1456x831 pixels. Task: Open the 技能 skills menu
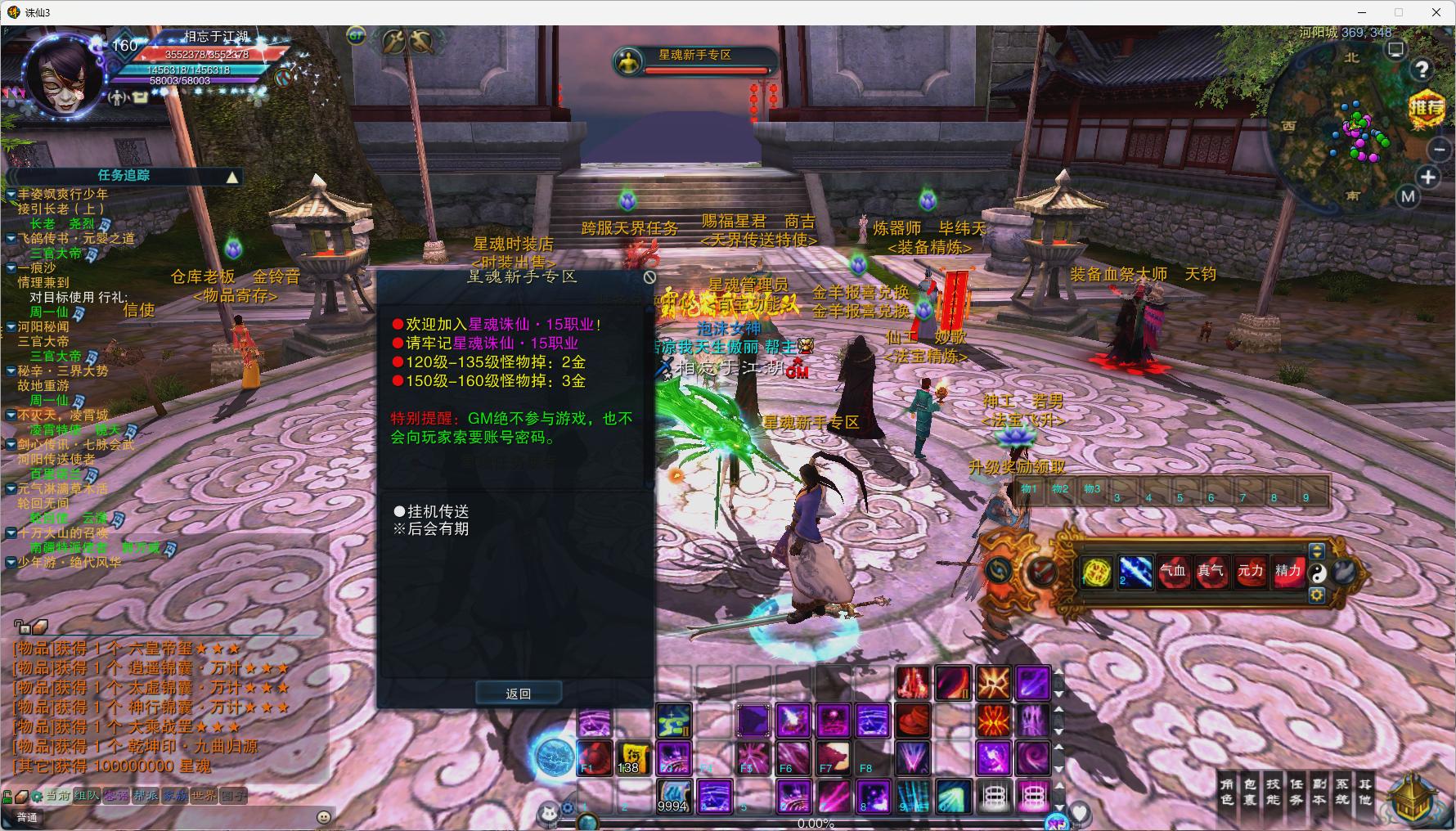(1274, 792)
